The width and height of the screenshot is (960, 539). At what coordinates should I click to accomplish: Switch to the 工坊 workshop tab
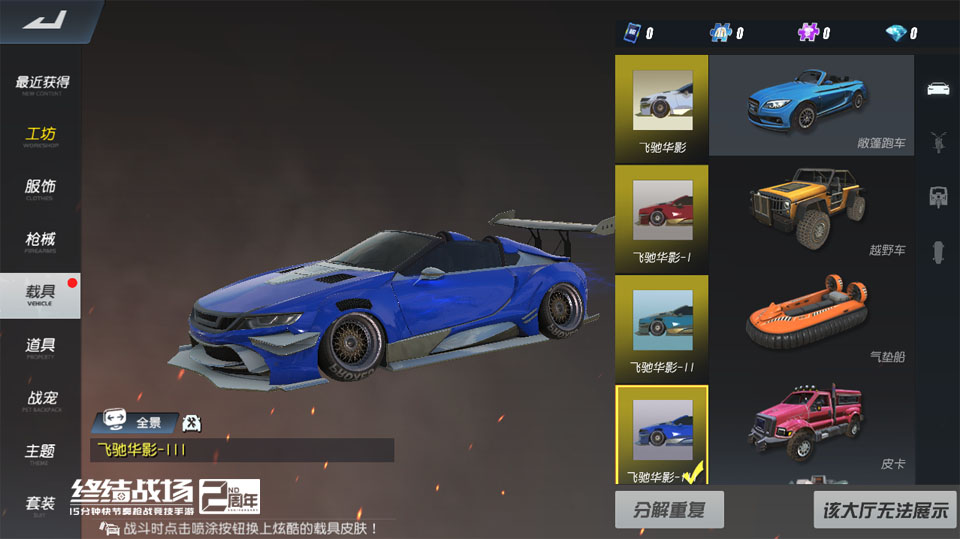[41, 136]
